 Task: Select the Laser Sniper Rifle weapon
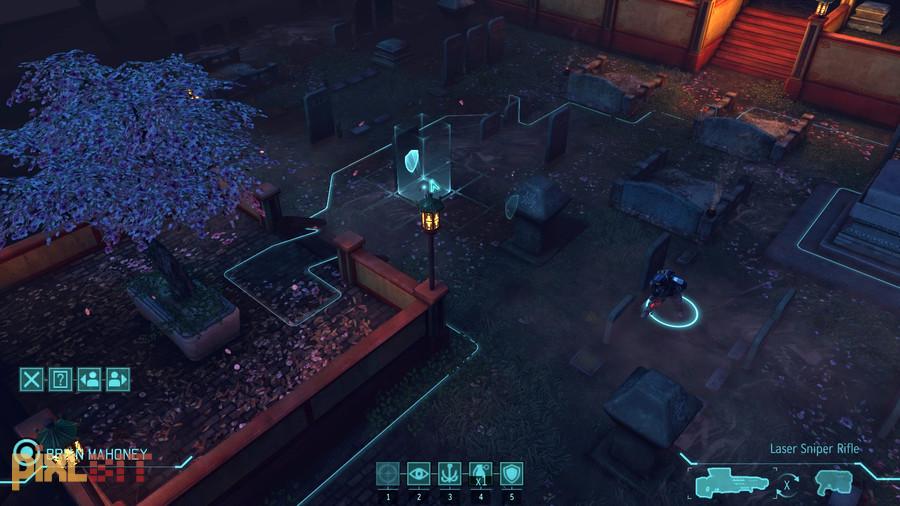pos(733,482)
